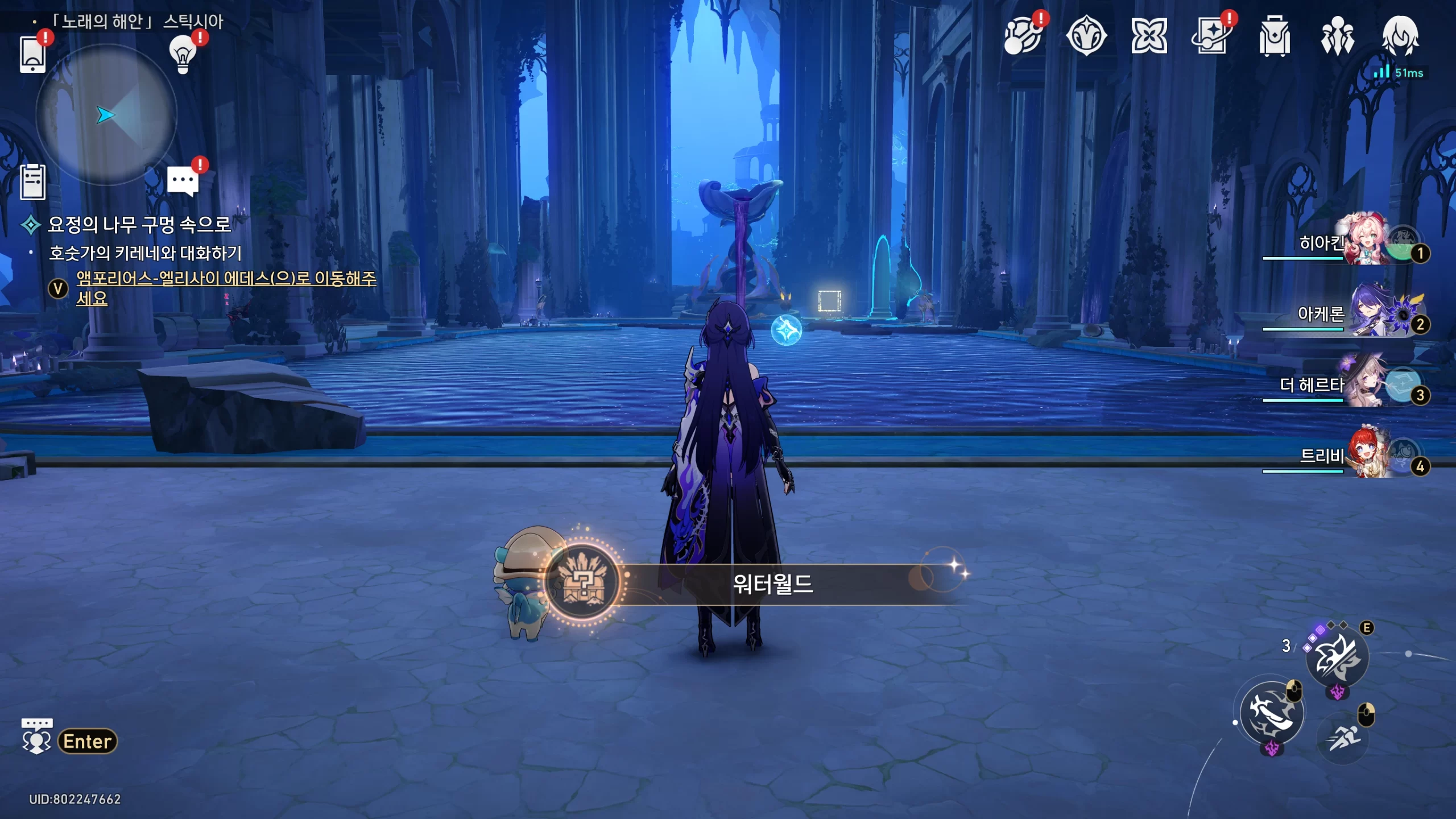Open the mission clipboard icon
The image size is (1456, 819).
tap(32, 182)
